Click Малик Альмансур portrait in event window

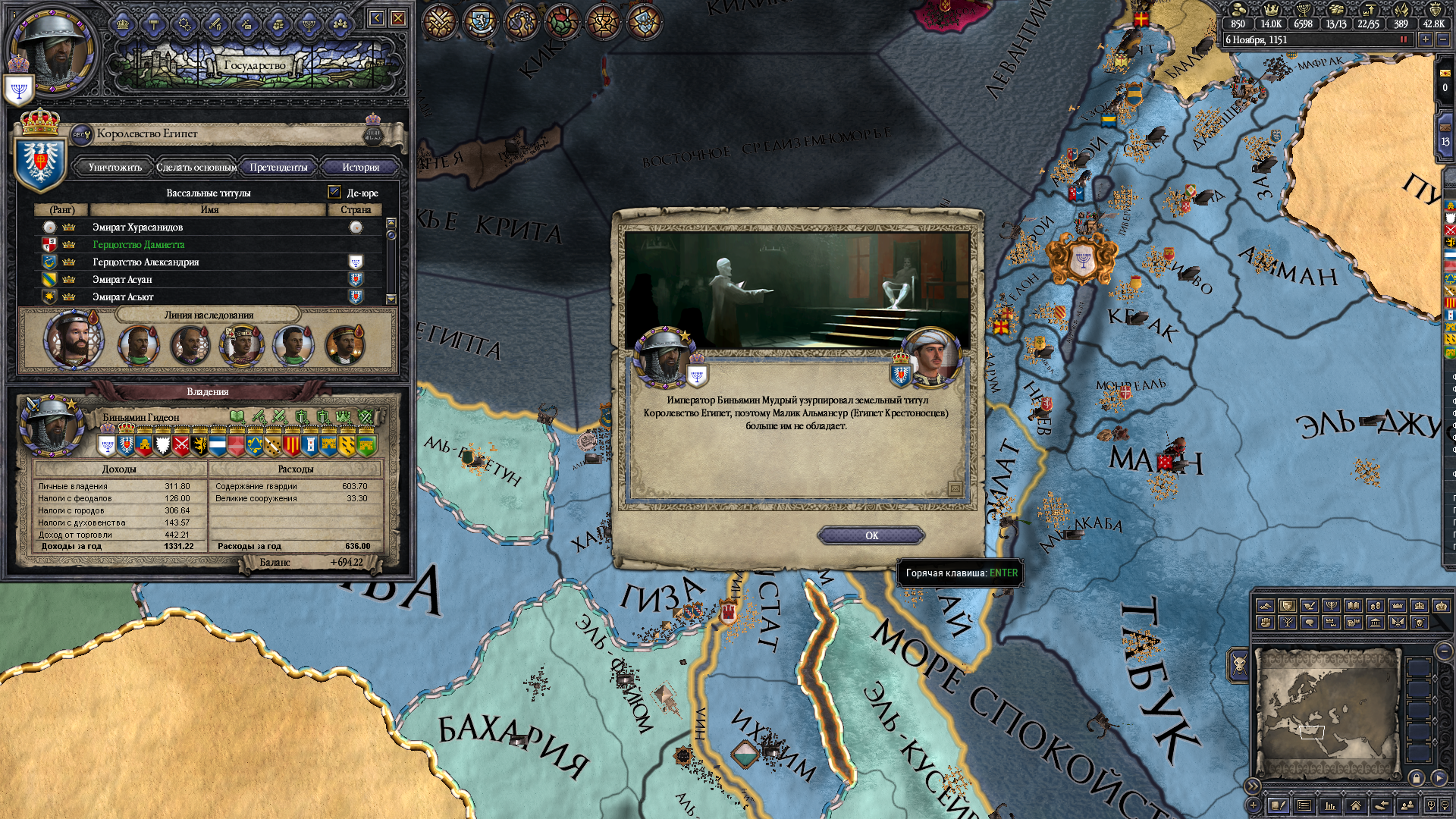click(x=934, y=356)
